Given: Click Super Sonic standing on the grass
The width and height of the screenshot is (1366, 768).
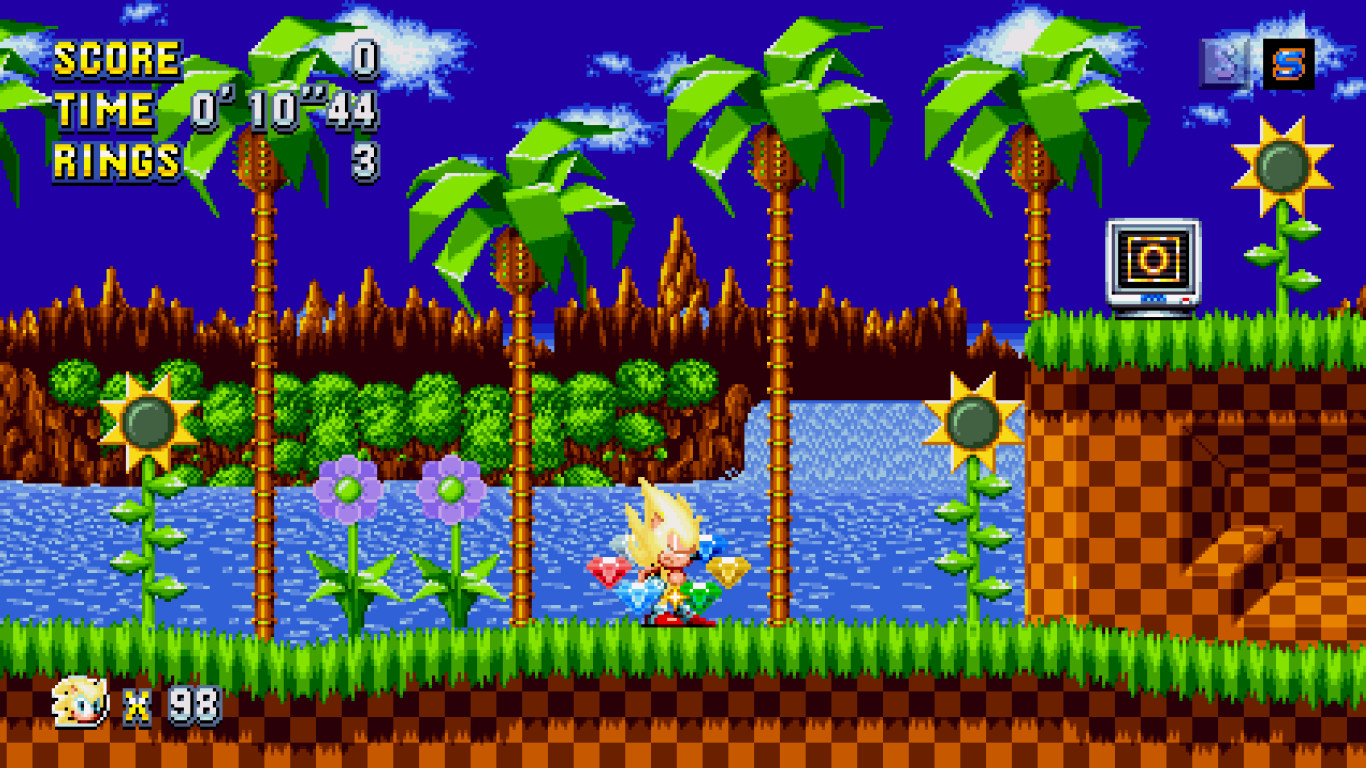Looking at the screenshot, I should coord(670,560).
